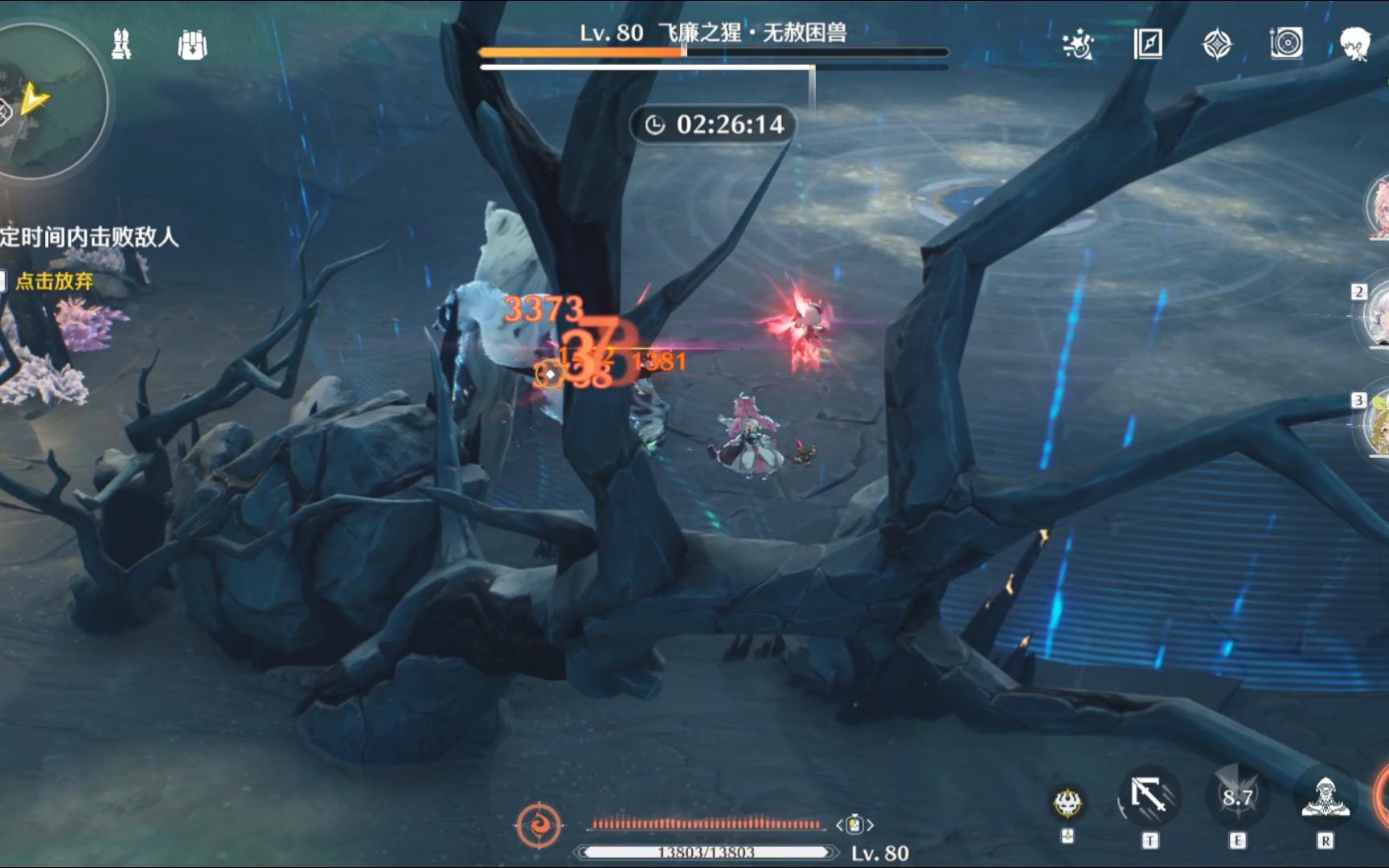Open the party popper events icon
The height and width of the screenshot is (868, 1389).
[1078, 44]
